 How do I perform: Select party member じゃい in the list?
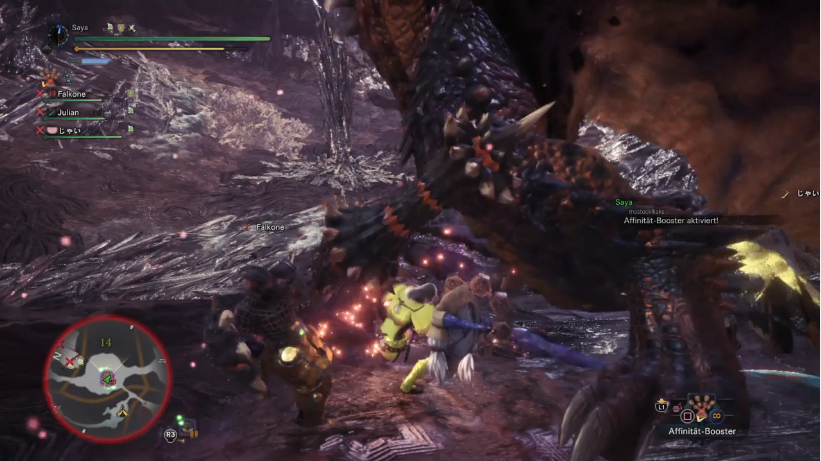(x=69, y=130)
